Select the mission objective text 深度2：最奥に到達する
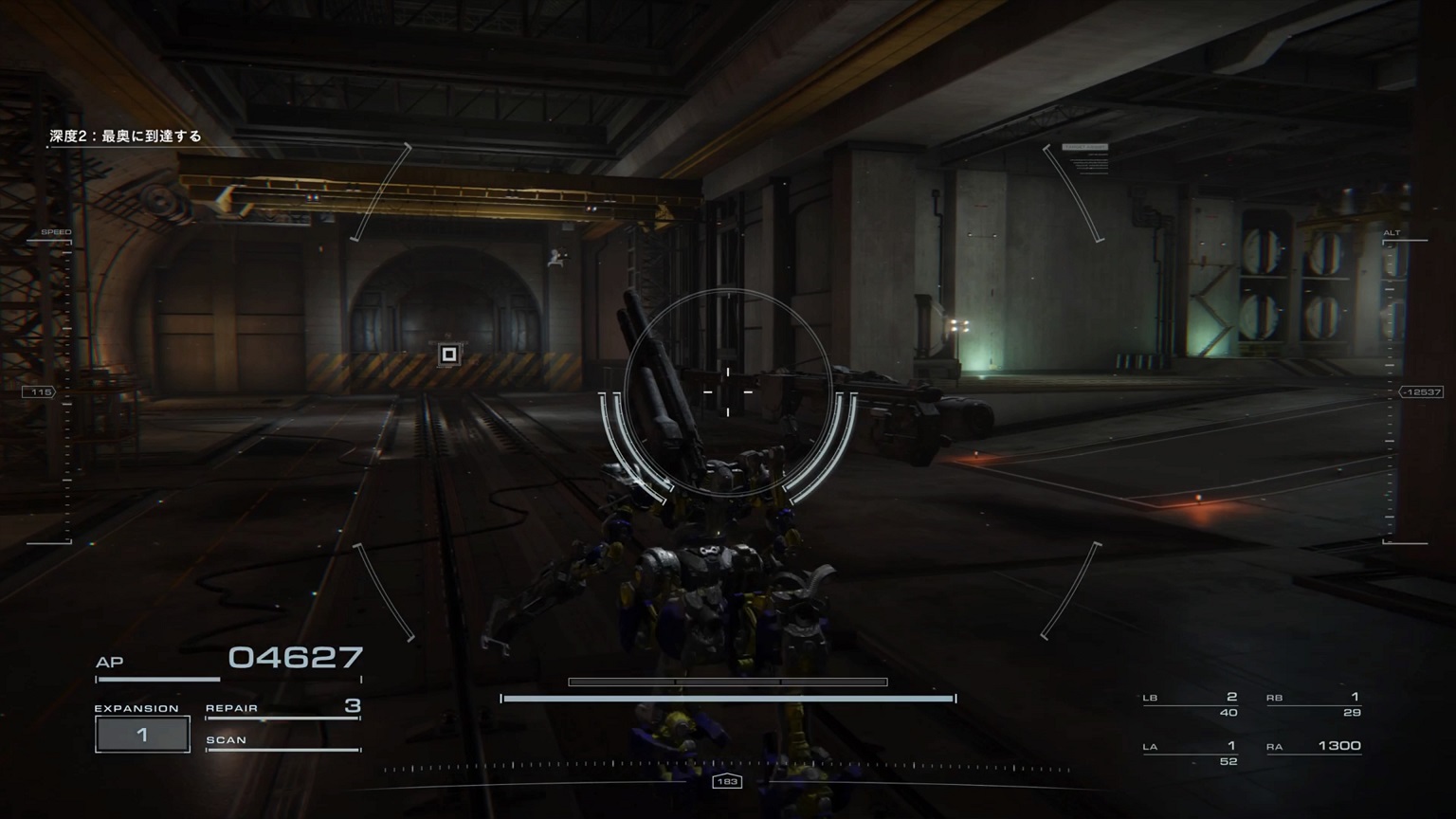Viewport: 1456px width, 819px height. point(126,136)
